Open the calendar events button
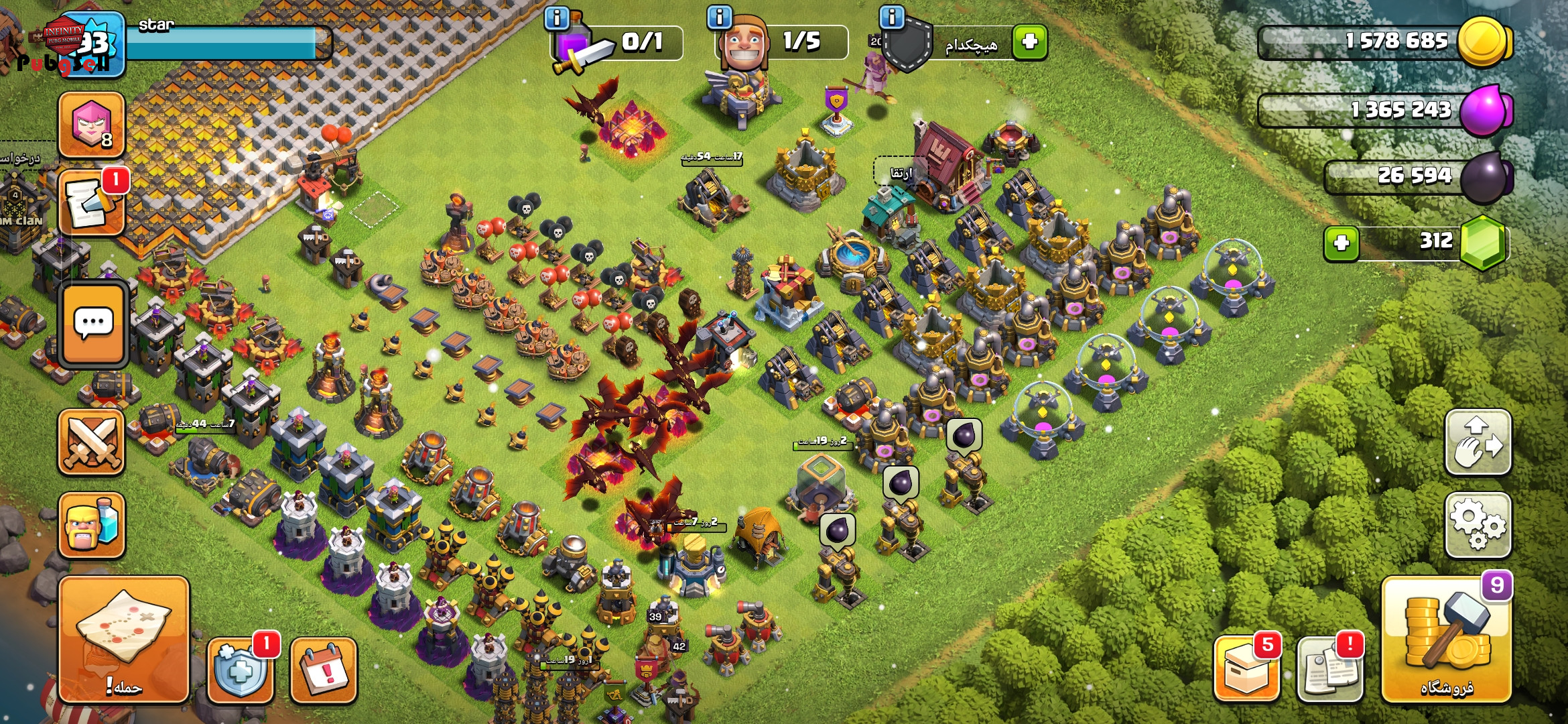 pos(323,670)
